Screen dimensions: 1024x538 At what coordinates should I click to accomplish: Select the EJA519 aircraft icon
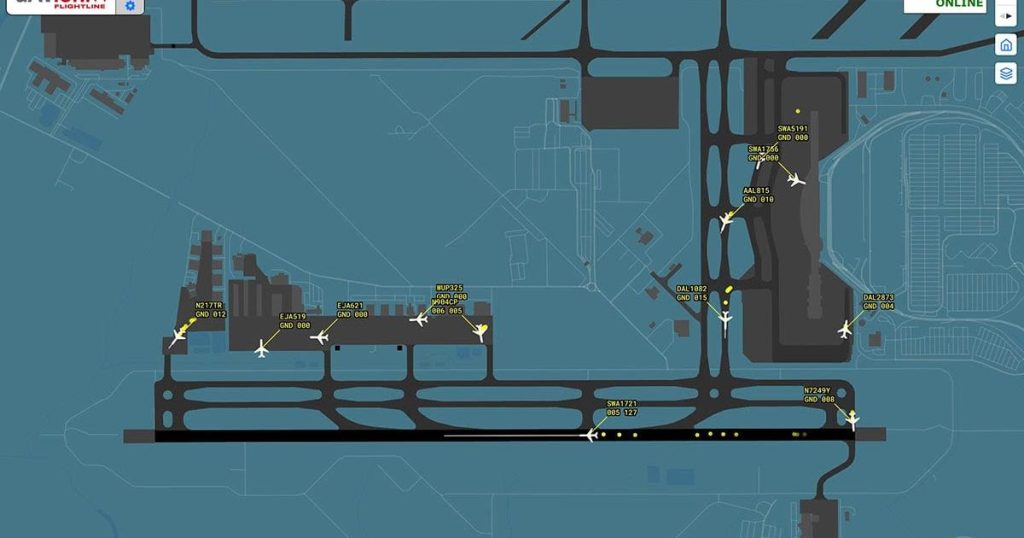(262, 349)
